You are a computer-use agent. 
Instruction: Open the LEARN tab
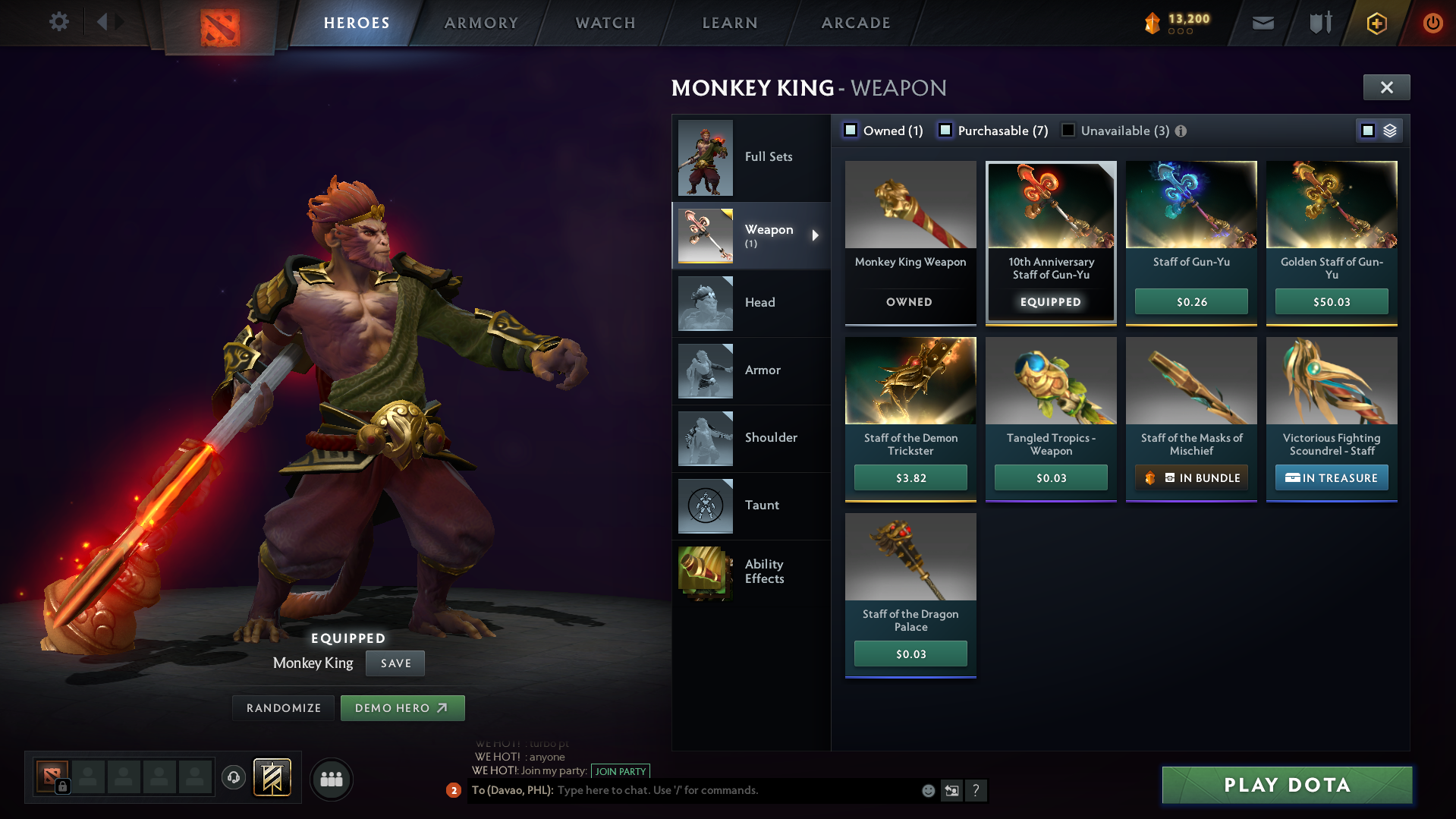pos(728,22)
